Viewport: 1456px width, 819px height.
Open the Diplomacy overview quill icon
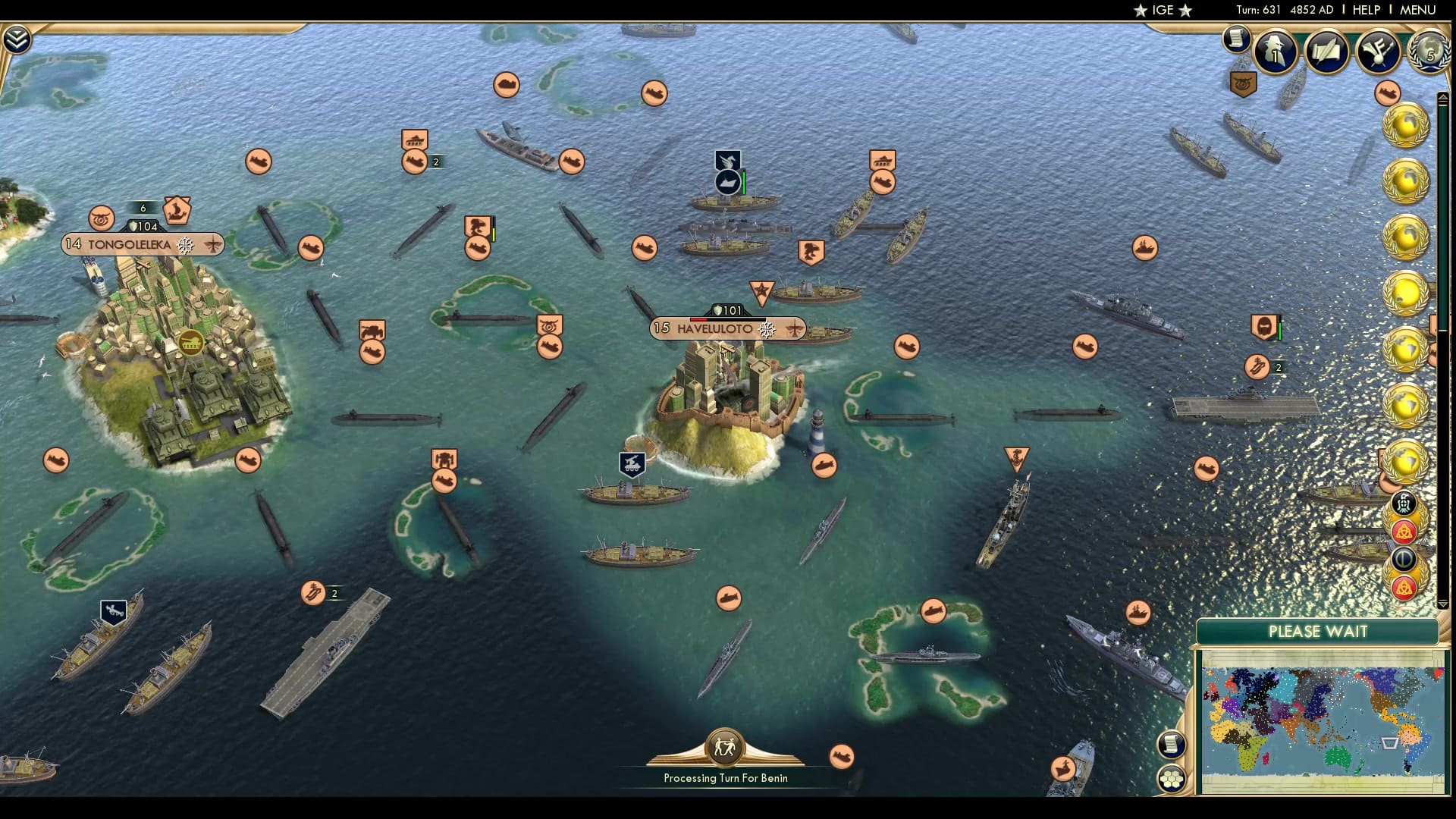pos(1326,50)
